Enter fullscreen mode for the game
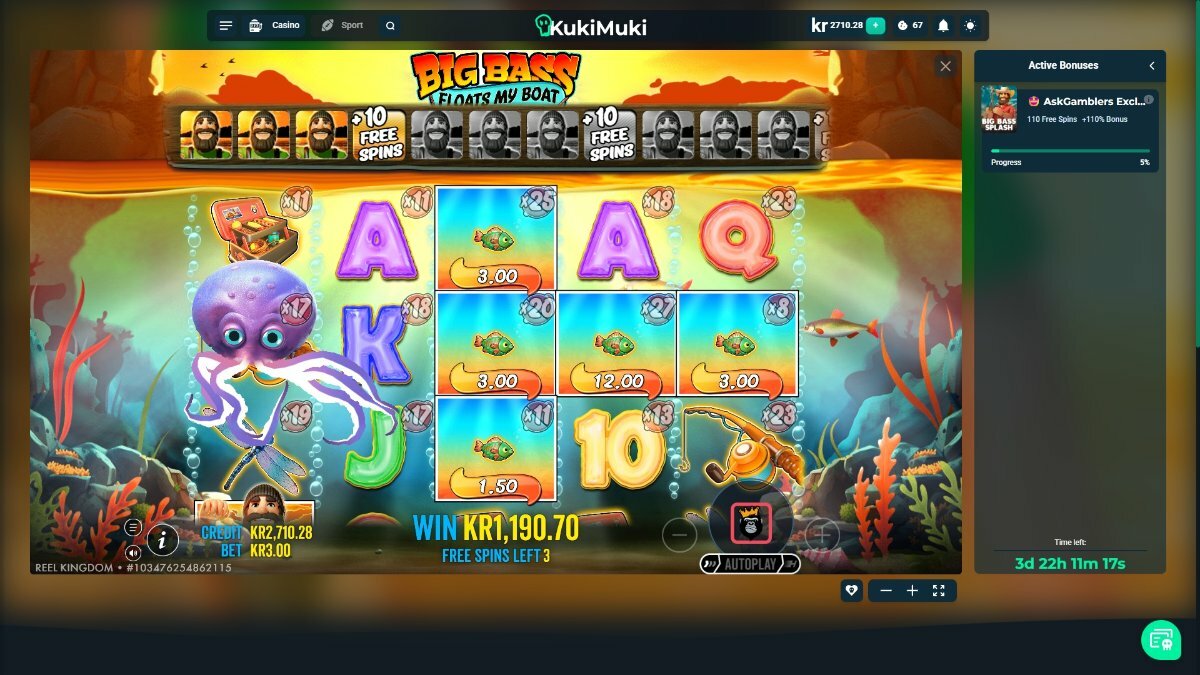The height and width of the screenshot is (675, 1200). (x=938, y=591)
